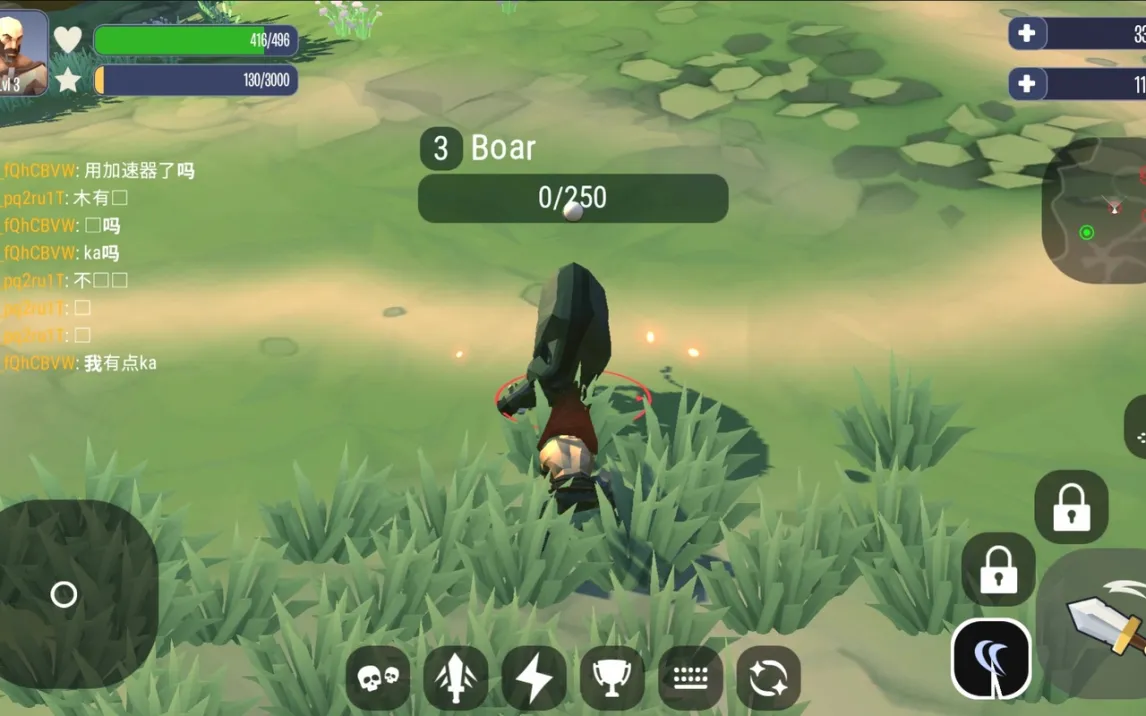The width and height of the screenshot is (1146, 716).
Task: Tap the circular arrows swap icon
Action: point(768,678)
